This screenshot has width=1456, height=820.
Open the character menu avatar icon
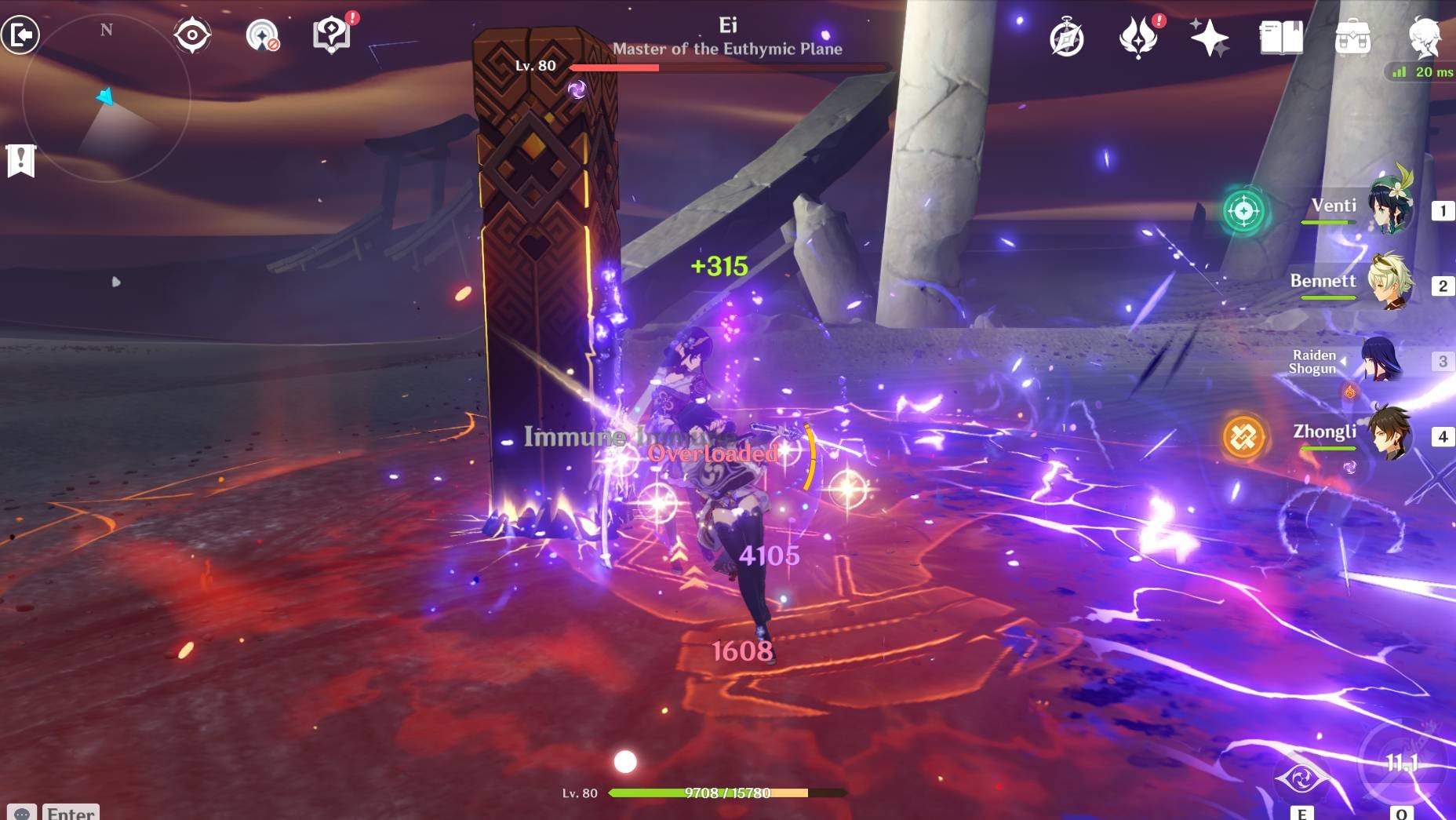1426,35
